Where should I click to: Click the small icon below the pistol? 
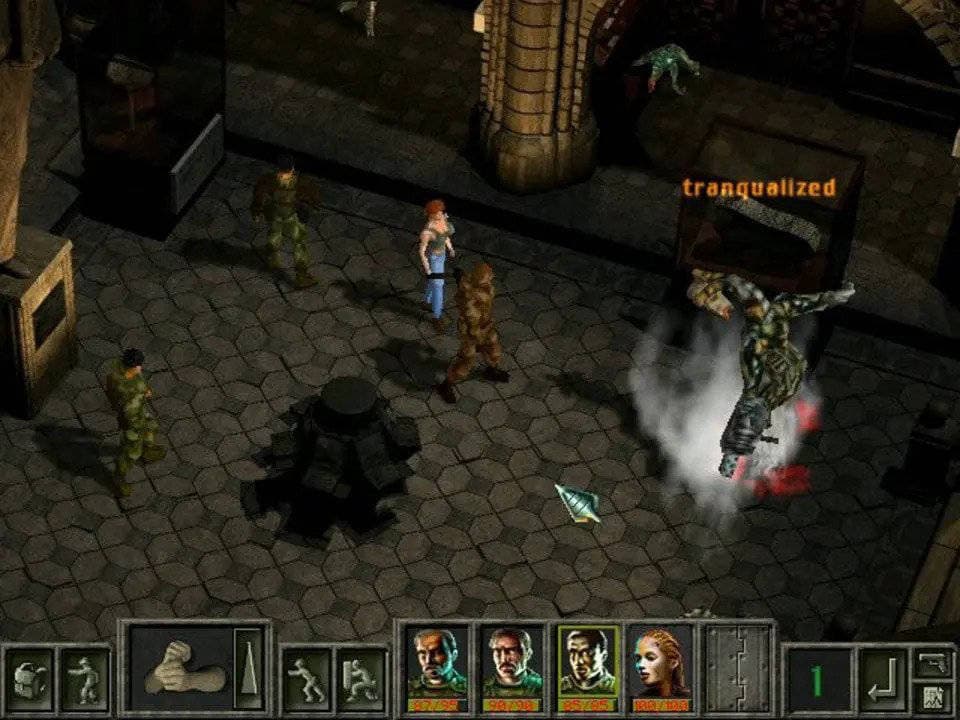[x=932, y=696]
